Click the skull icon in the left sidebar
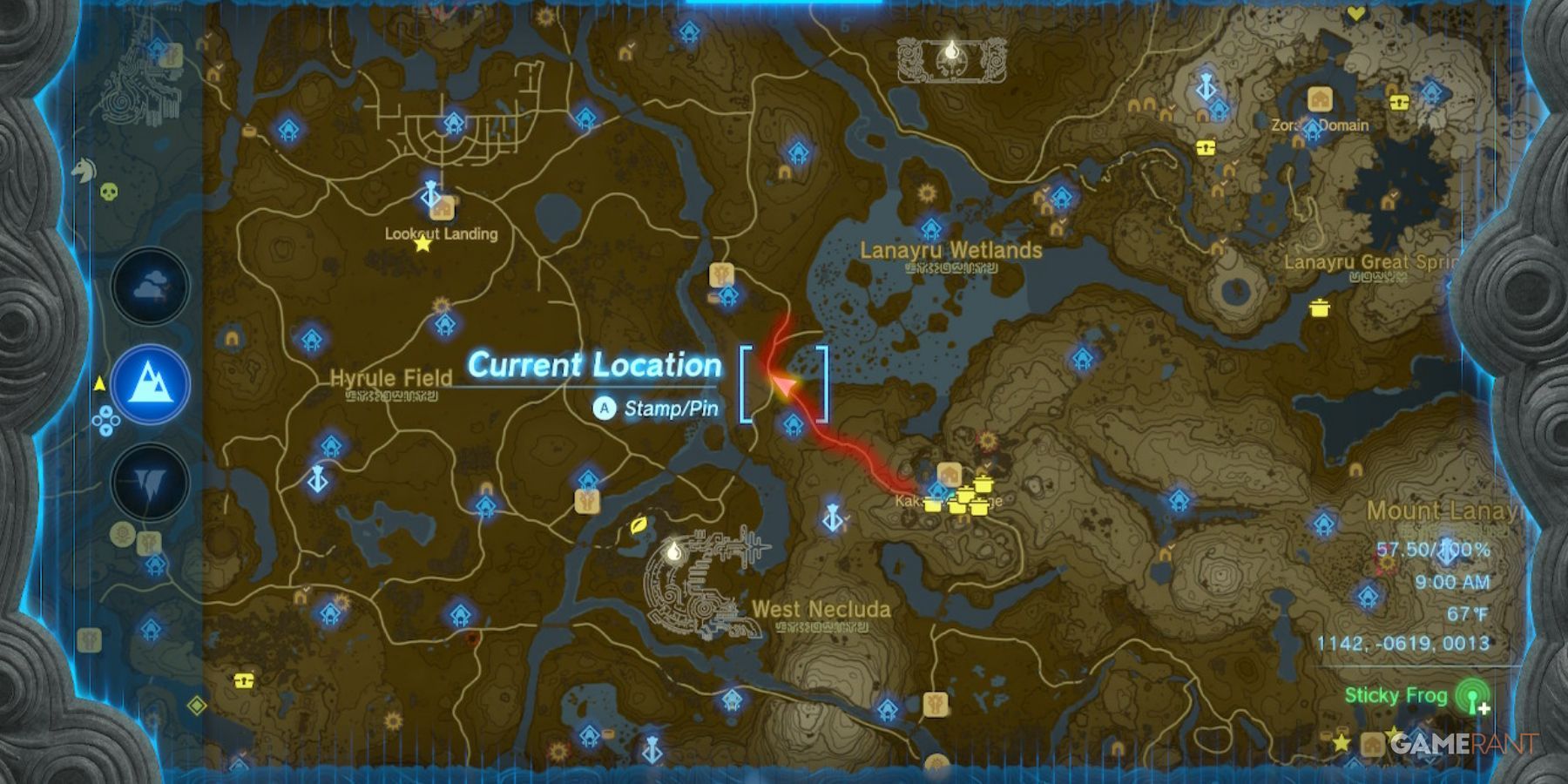This screenshot has width=1568, height=784. pyautogui.click(x=107, y=192)
